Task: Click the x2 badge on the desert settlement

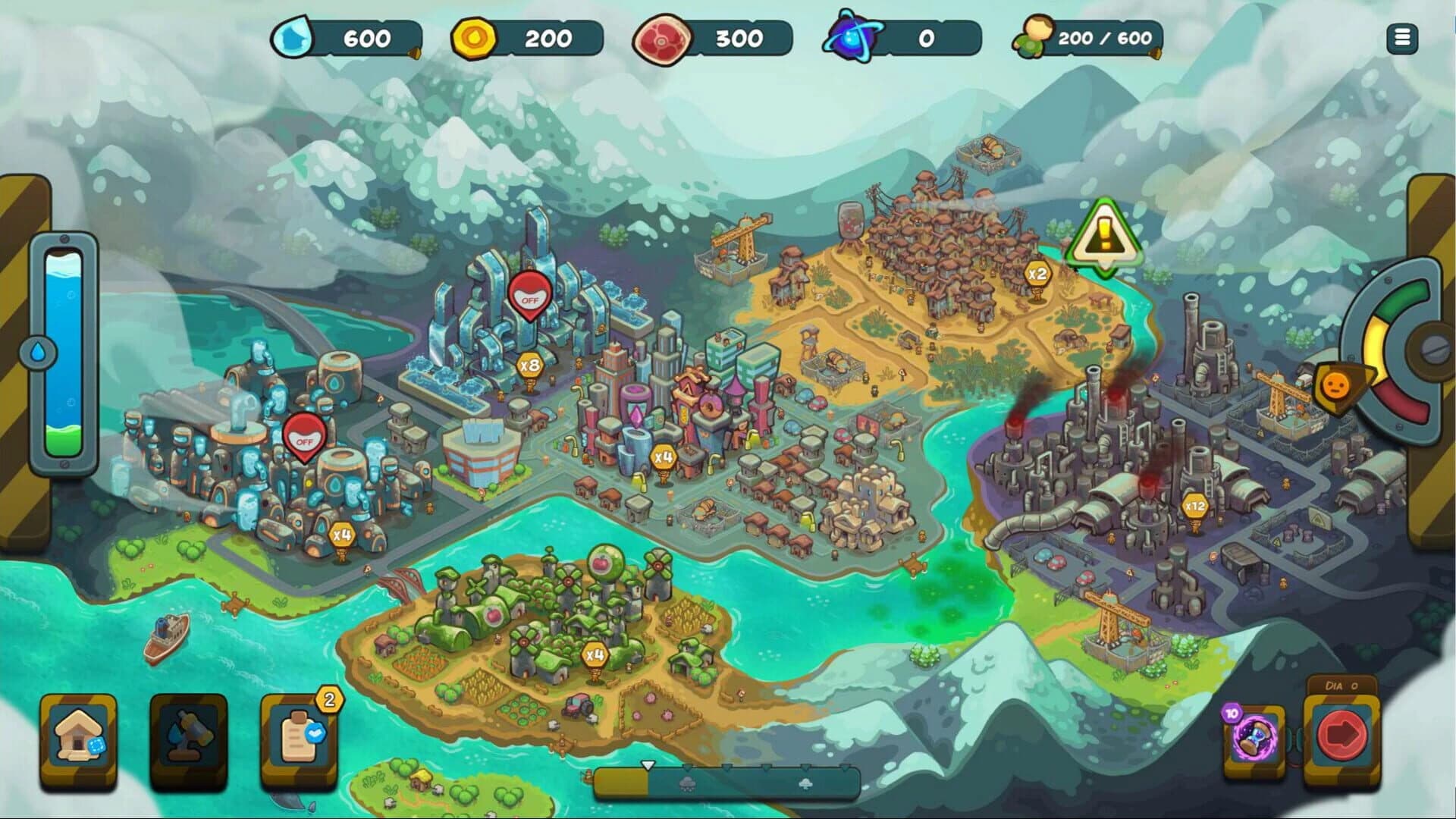Action: point(1039,271)
